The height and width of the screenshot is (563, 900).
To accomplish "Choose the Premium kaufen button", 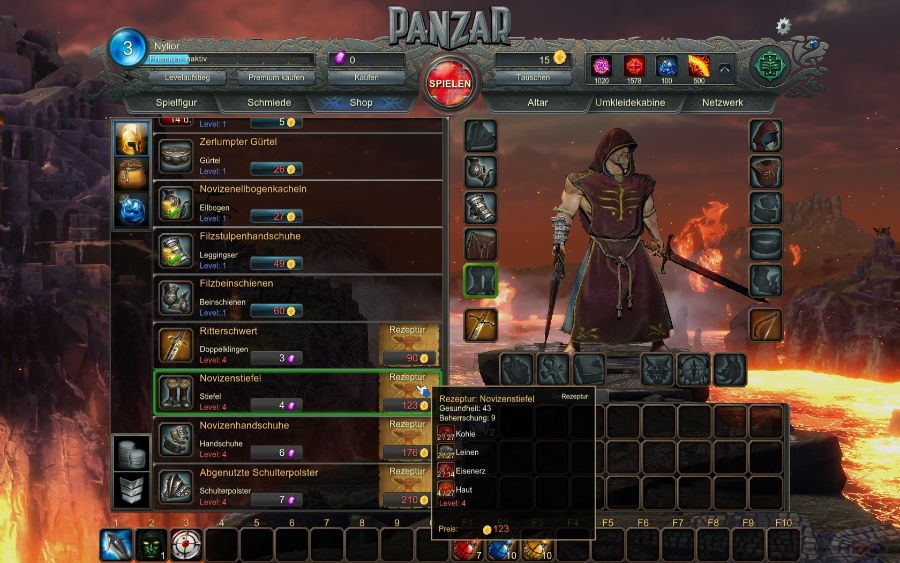I will [x=277, y=77].
